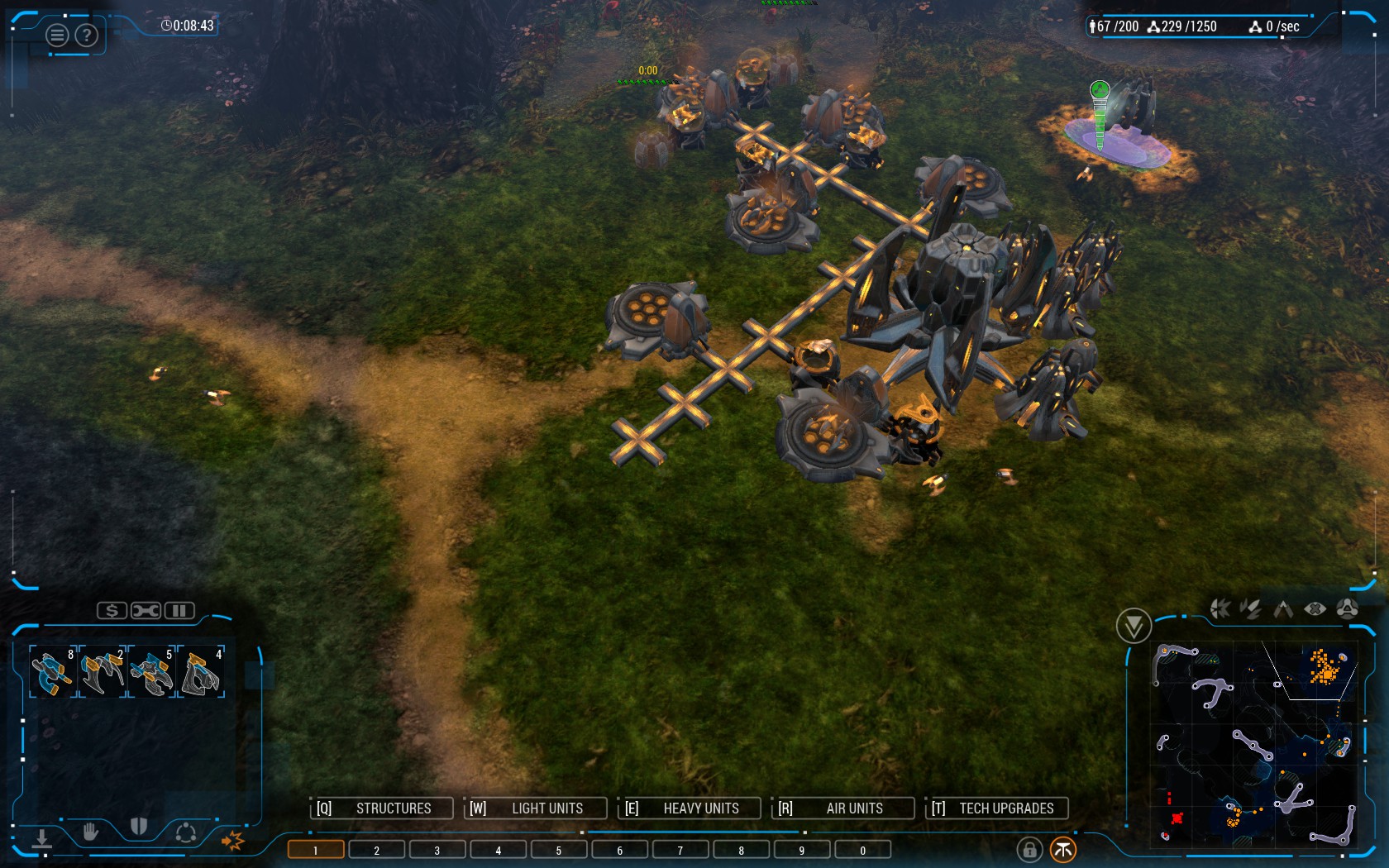Open the Structures build category
Viewport: 1389px width, 868px height.
click(382, 808)
